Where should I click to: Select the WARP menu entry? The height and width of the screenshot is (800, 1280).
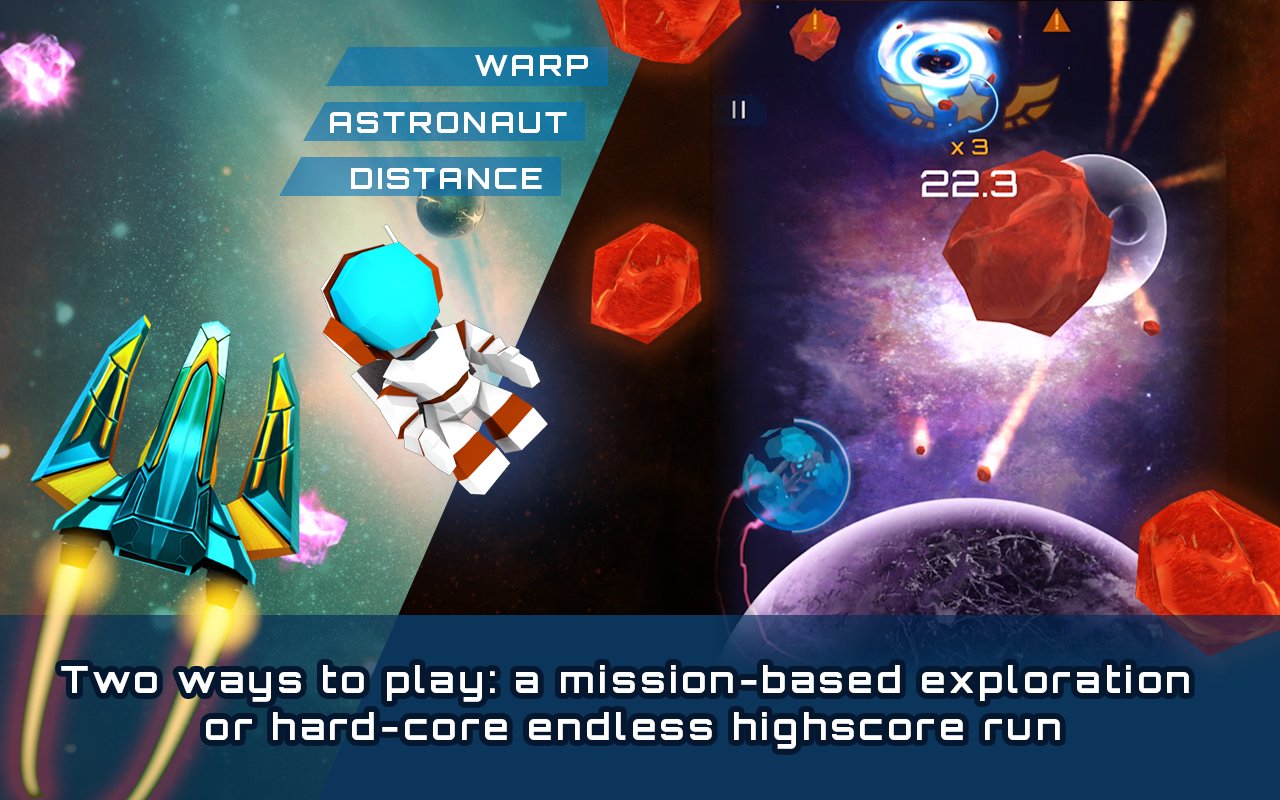click(531, 66)
